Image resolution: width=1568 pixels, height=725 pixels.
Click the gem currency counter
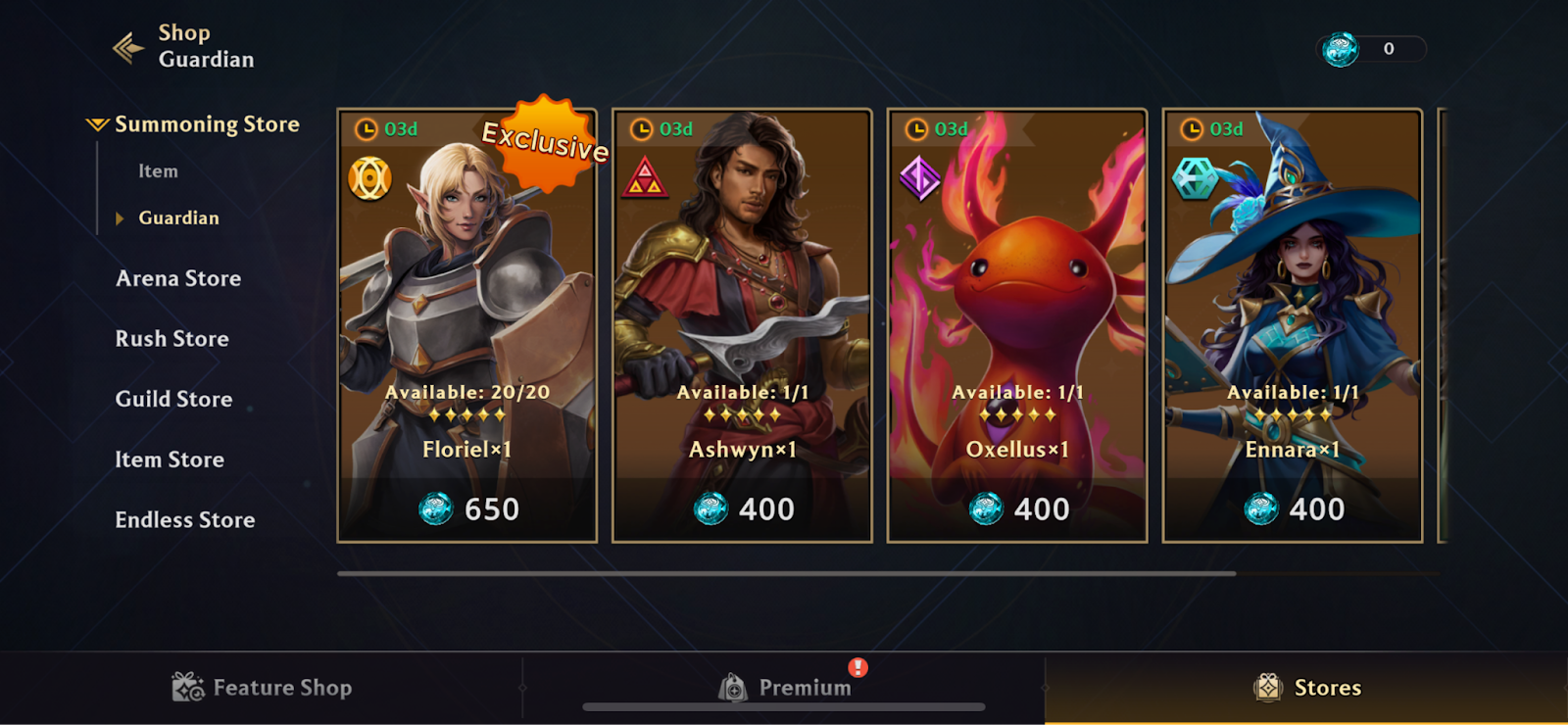1371,49
